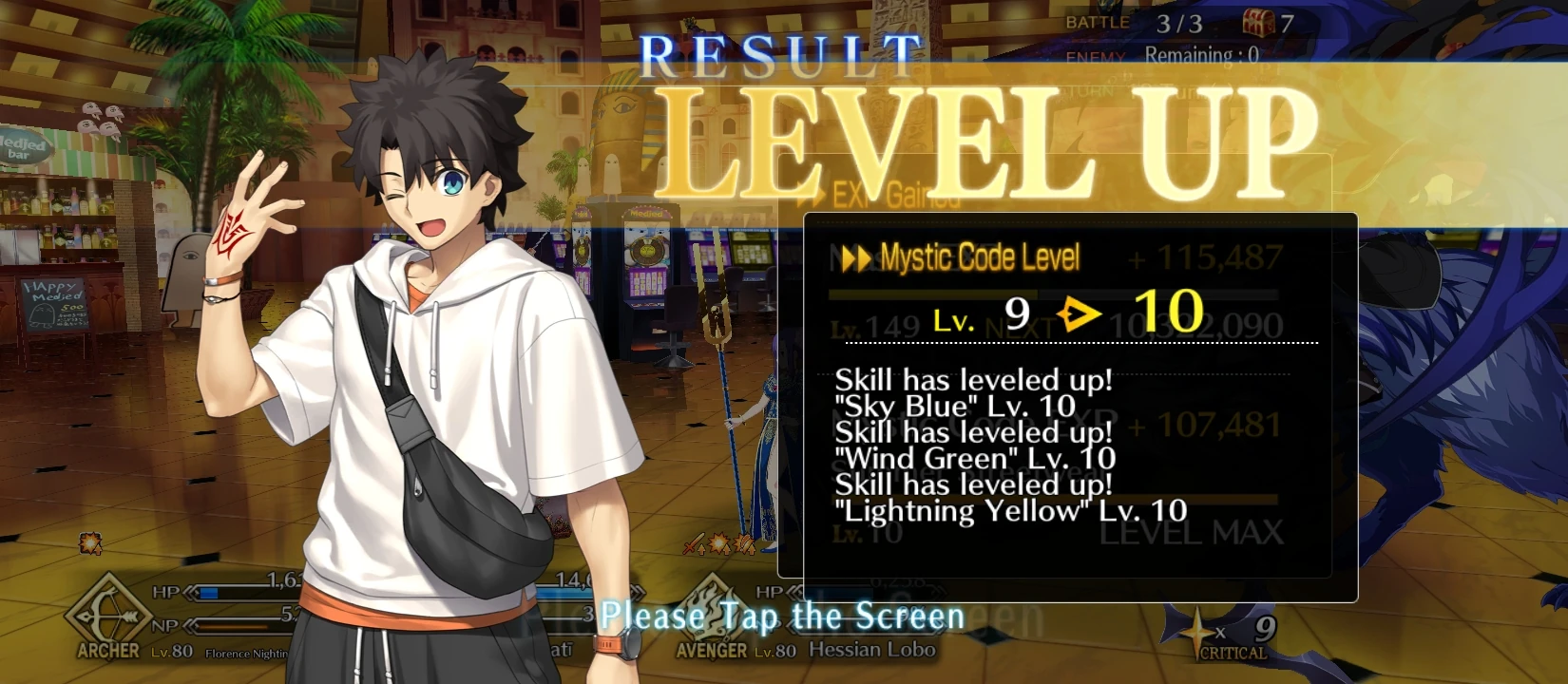Click the Mystic Code Level header
The image size is (1568, 684).
click(x=979, y=256)
